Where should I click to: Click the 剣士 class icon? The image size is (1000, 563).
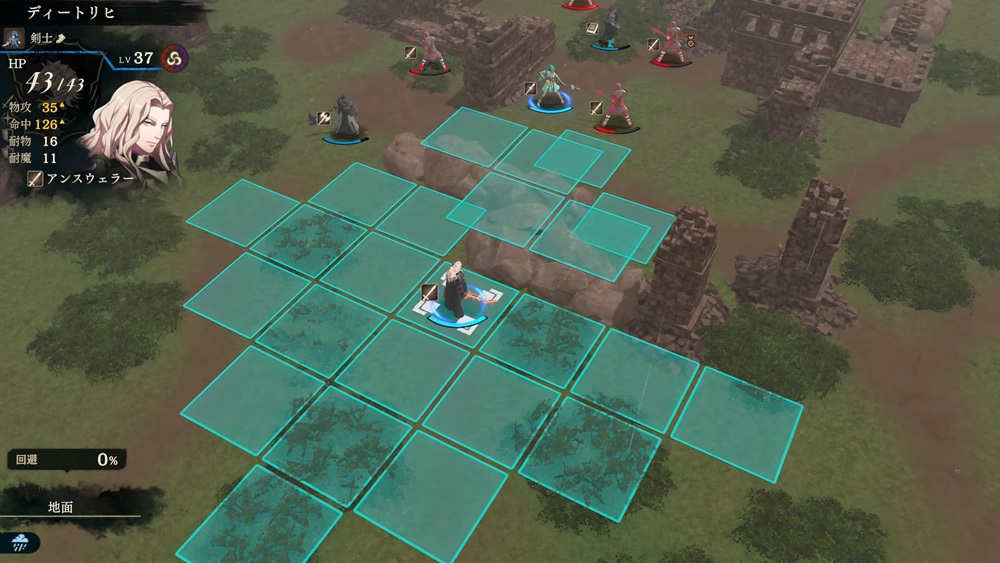tap(14, 38)
